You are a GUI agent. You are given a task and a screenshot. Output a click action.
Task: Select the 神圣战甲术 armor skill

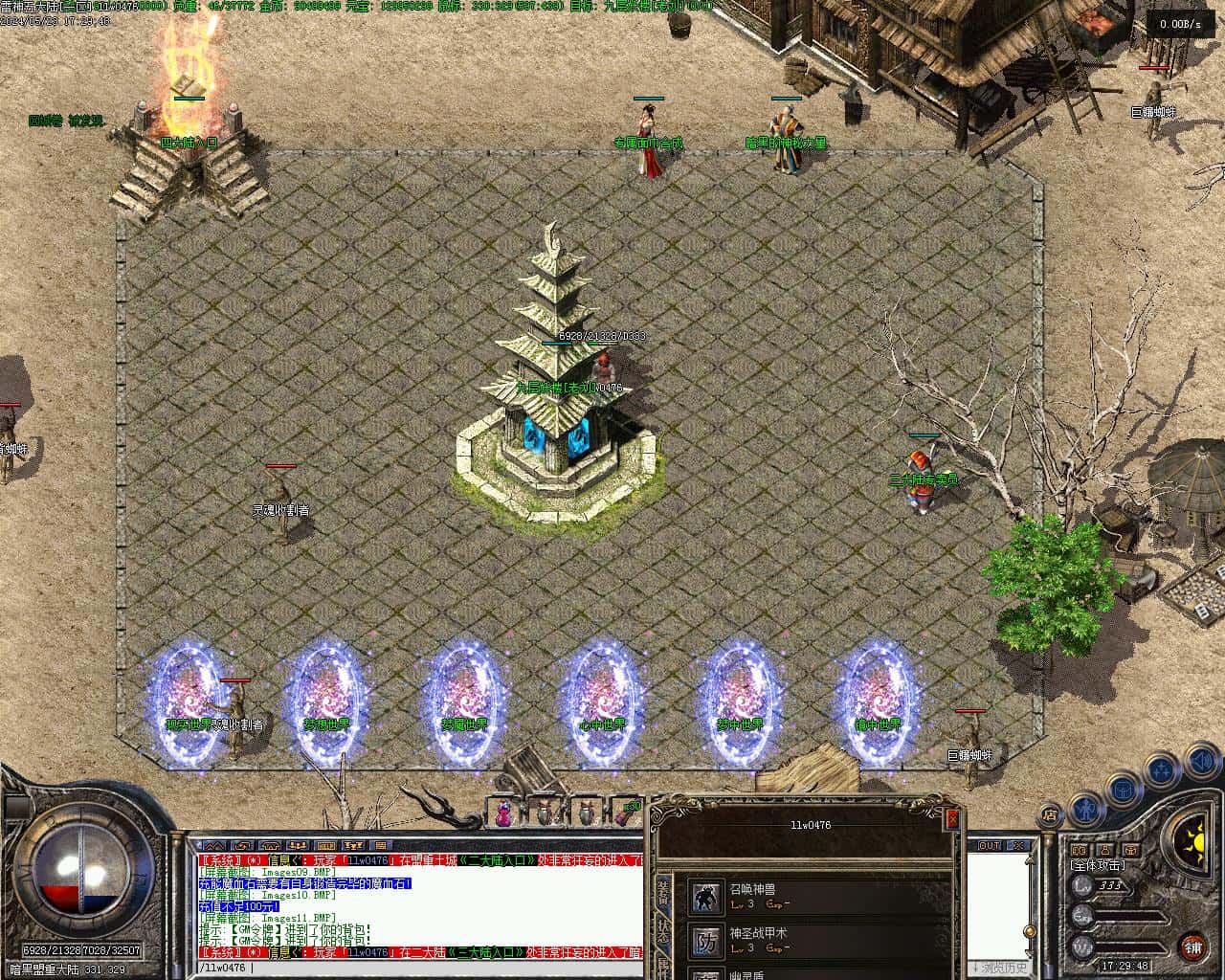[708, 940]
